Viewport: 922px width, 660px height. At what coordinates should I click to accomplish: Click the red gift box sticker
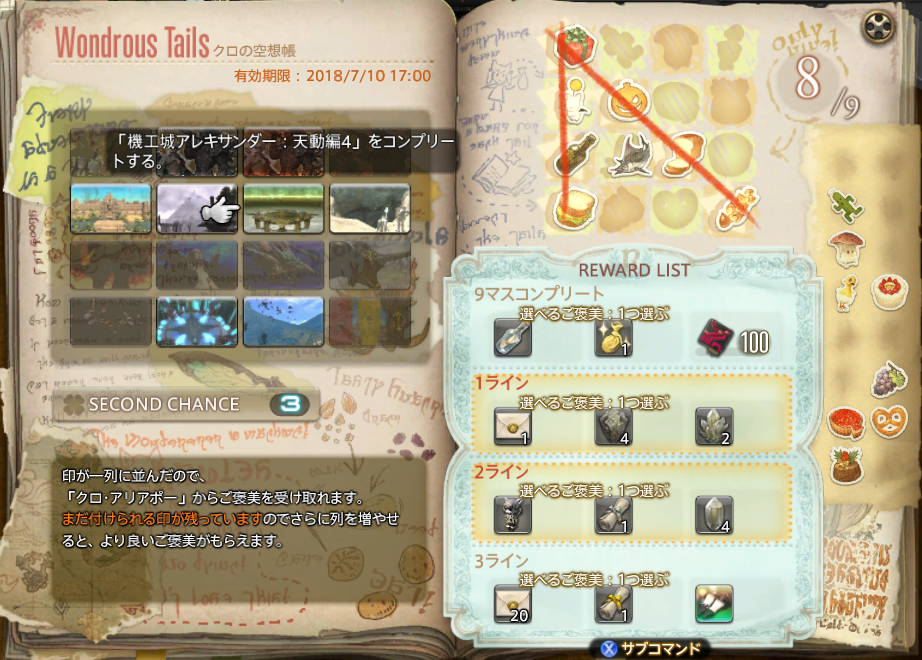(x=576, y=44)
